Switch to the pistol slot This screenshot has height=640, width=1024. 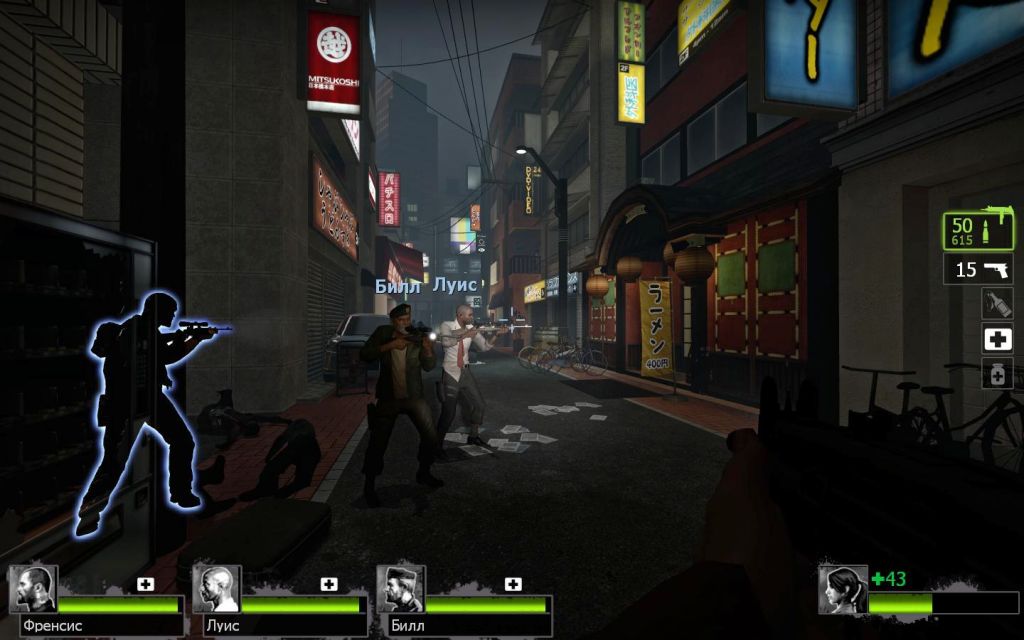click(x=978, y=269)
